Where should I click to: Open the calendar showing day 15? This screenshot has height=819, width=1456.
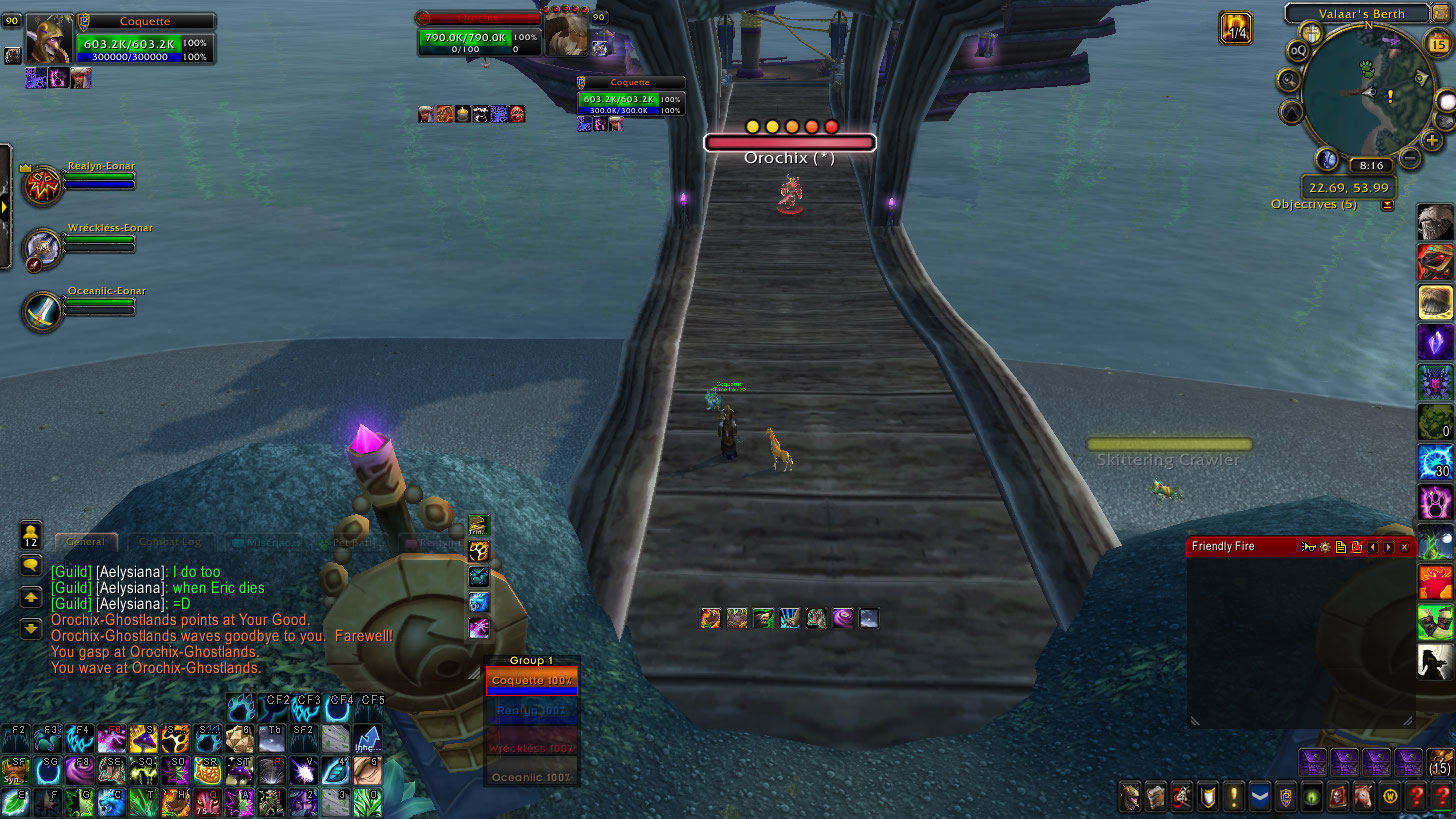(1438, 43)
